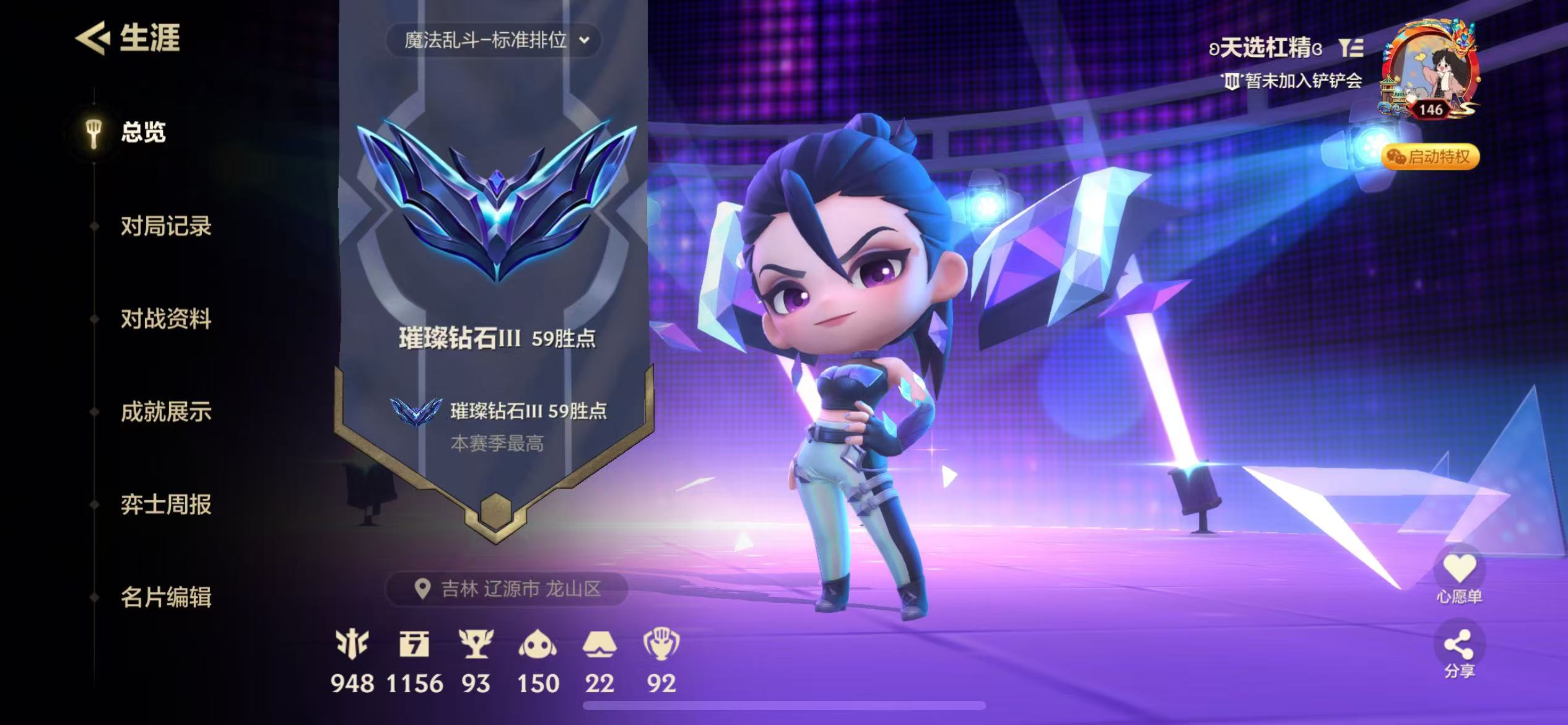Open the 魔法乱斗-标准排位 mode dropdown
This screenshot has height=725, width=1568.
pyautogui.click(x=495, y=41)
